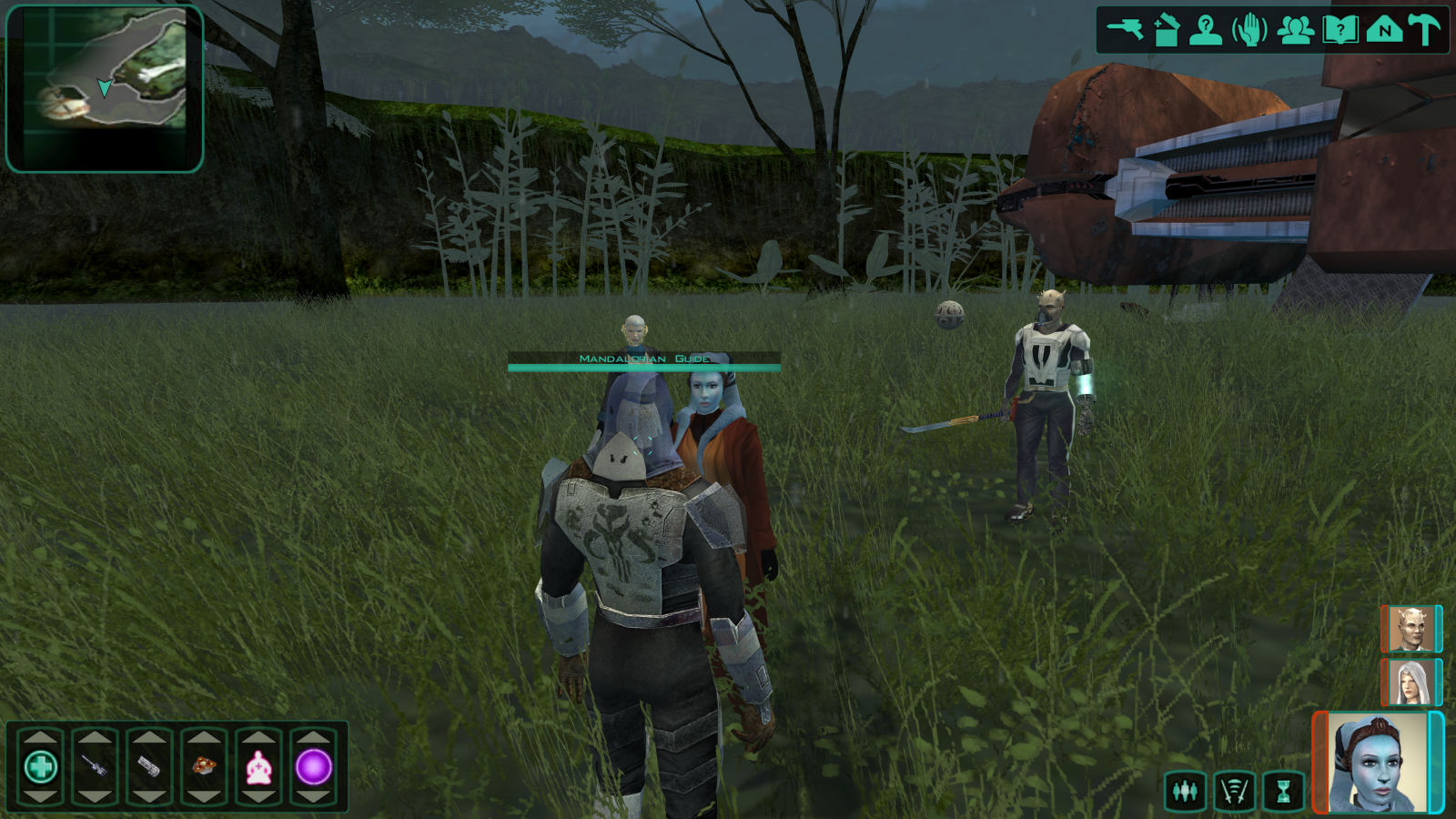Open the party selection group icon
1456x819 pixels.
click(1295, 30)
